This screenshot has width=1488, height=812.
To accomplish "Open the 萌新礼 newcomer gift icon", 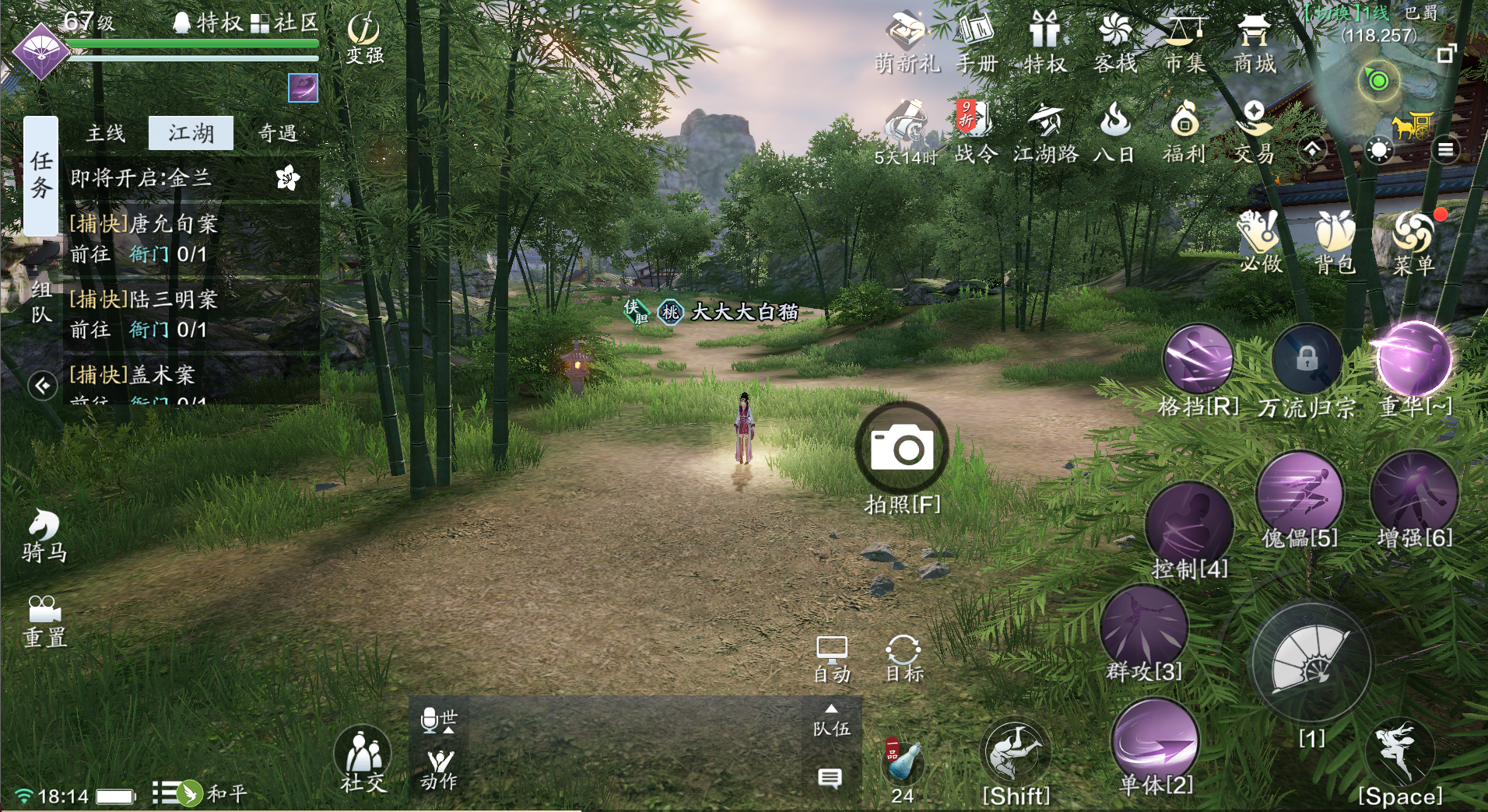I will pos(907,43).
